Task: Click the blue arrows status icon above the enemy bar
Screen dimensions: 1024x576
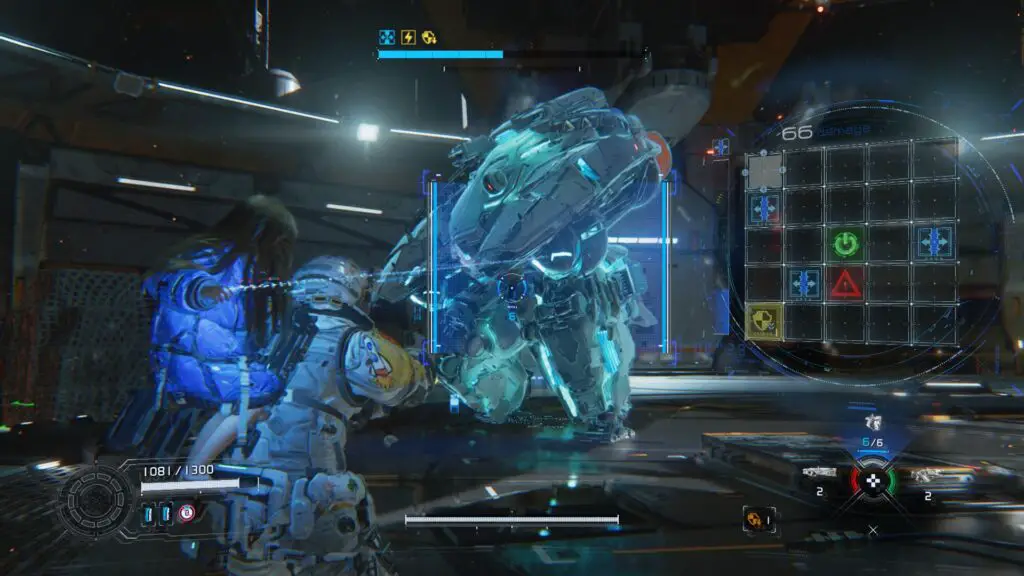Action: pos(388,37)
